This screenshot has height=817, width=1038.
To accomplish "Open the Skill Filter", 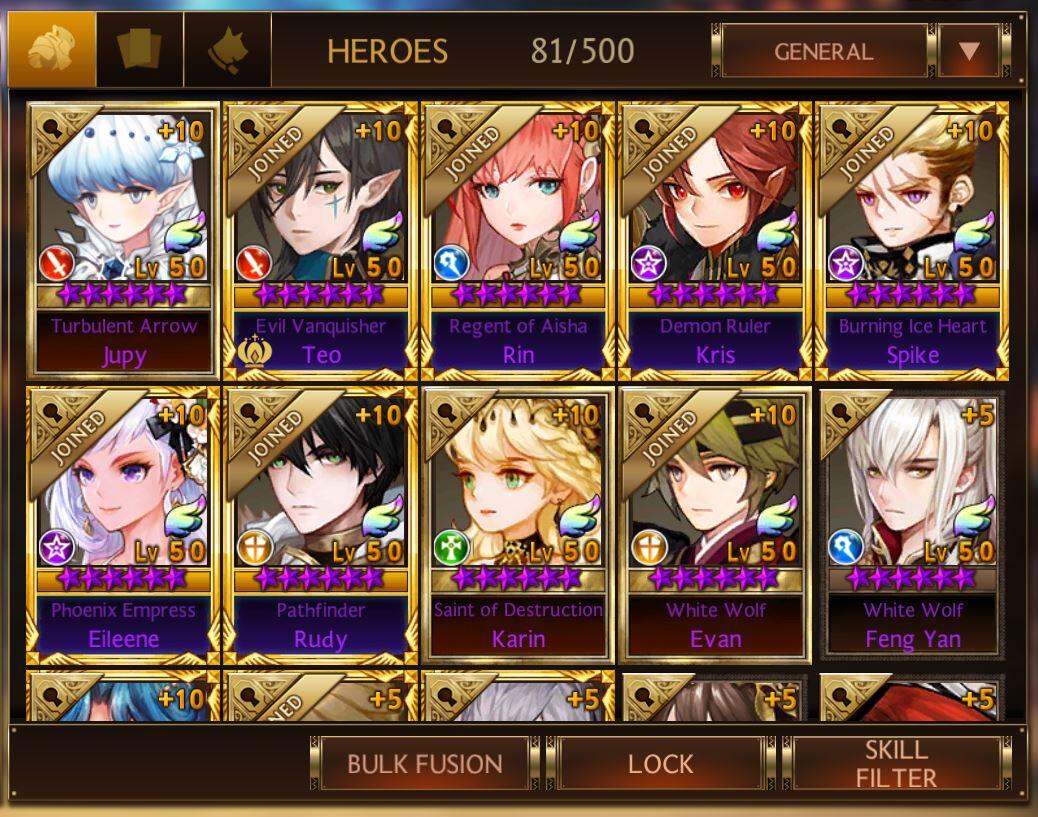I will point(896,764).
